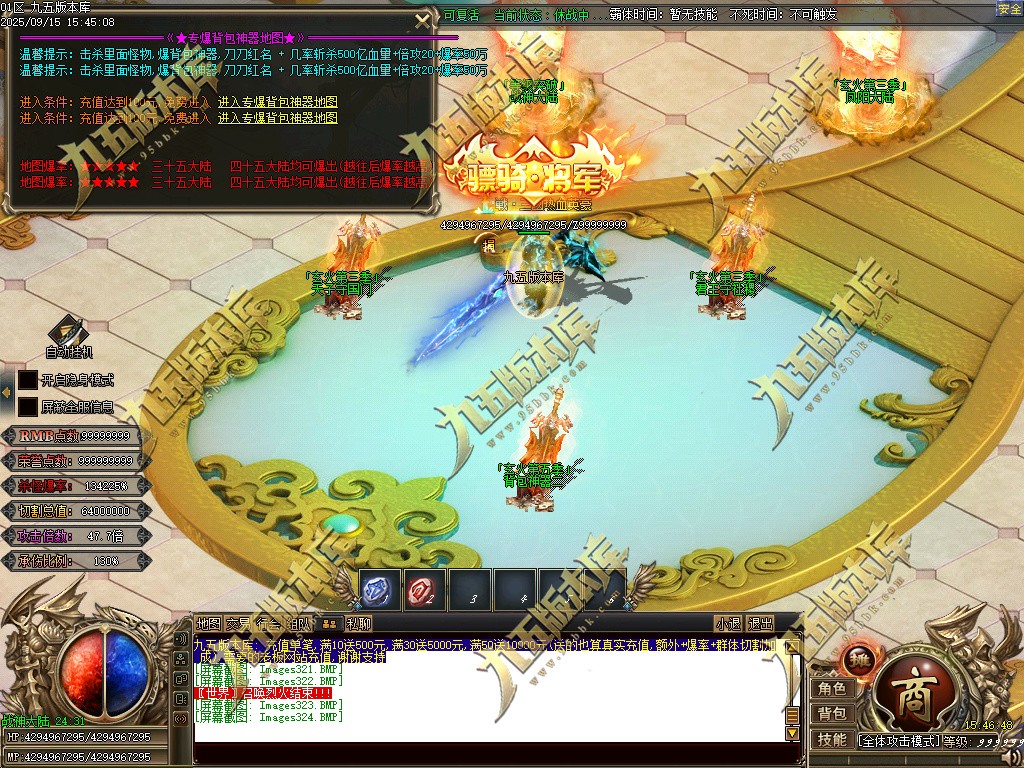Toggle the 开启隐身模式 checkbox
This screenshot has height=768, width=1024.
click(x=27, y=380)
